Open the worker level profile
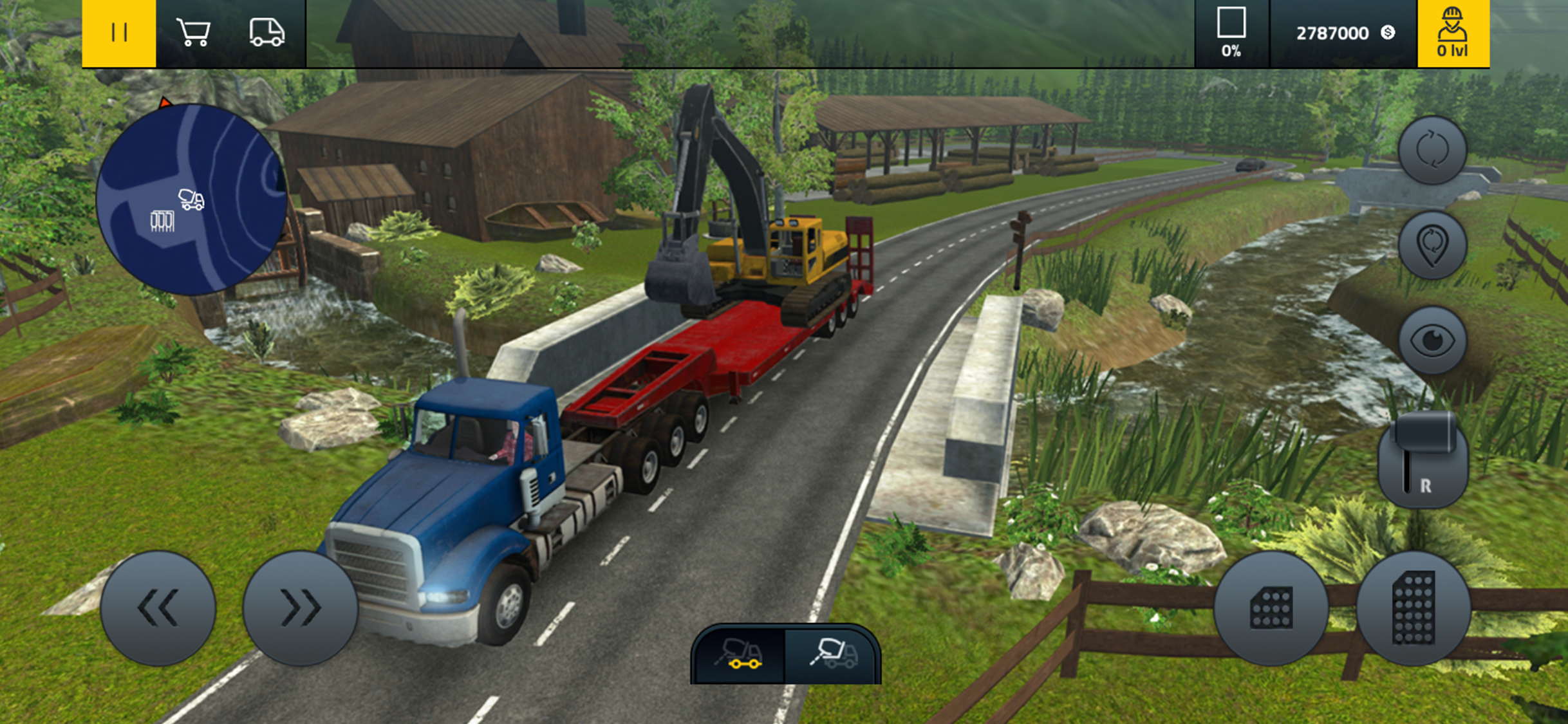 (x=1453, y=33)
